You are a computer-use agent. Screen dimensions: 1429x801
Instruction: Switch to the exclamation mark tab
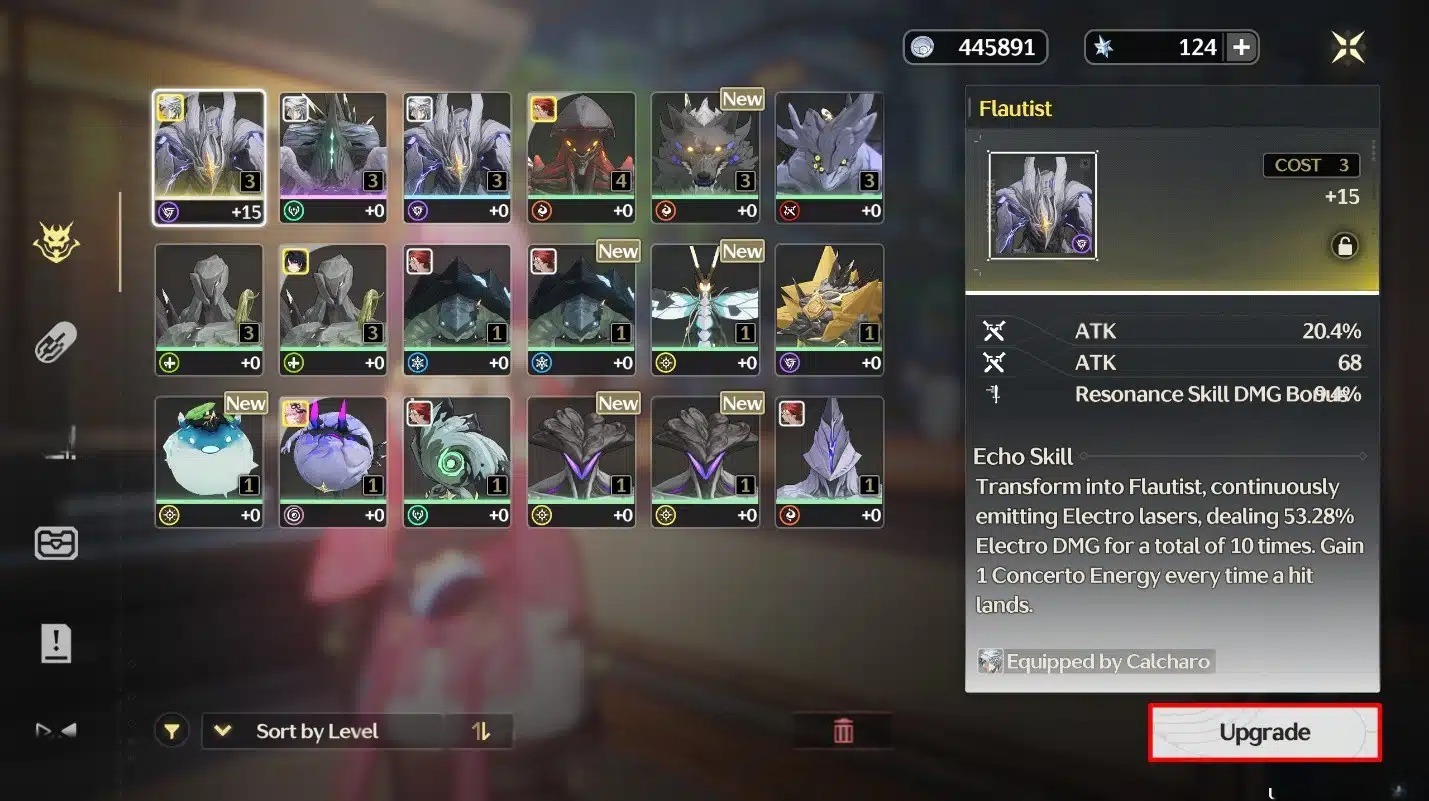pyautogui.click(x=57, y=643)
